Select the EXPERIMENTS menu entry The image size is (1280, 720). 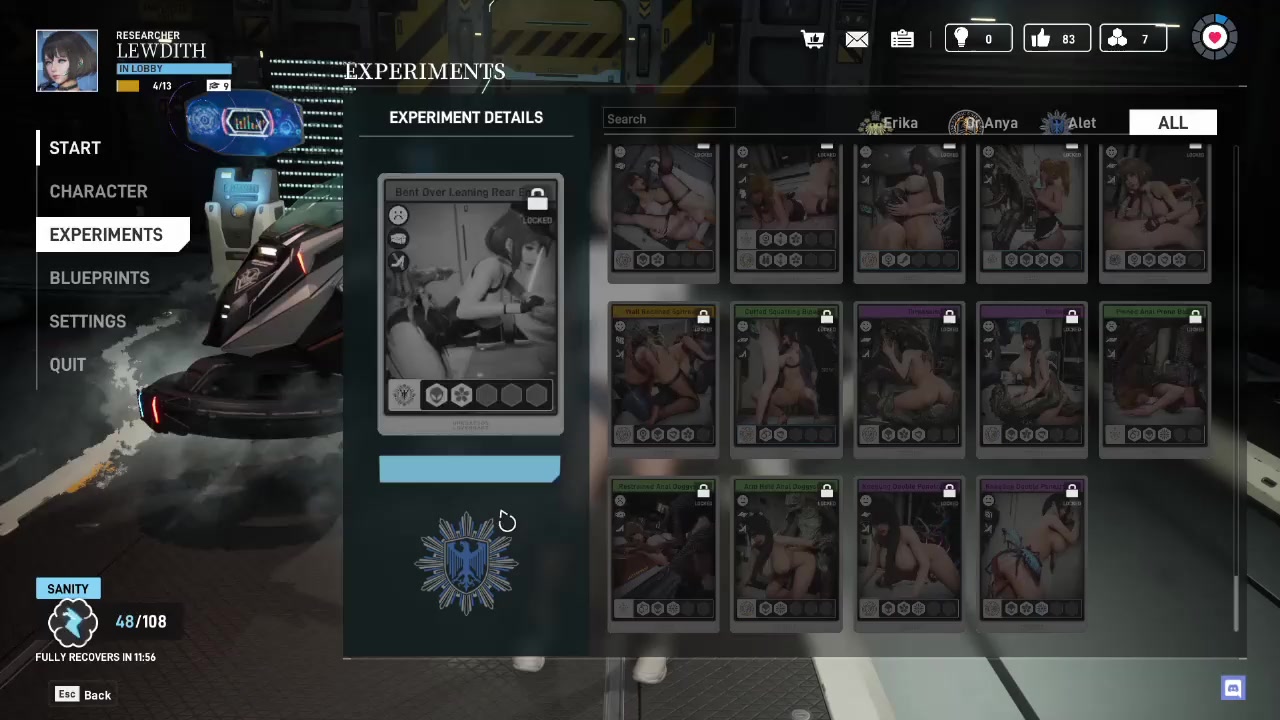pyautogui.click(x=106, y=235)
